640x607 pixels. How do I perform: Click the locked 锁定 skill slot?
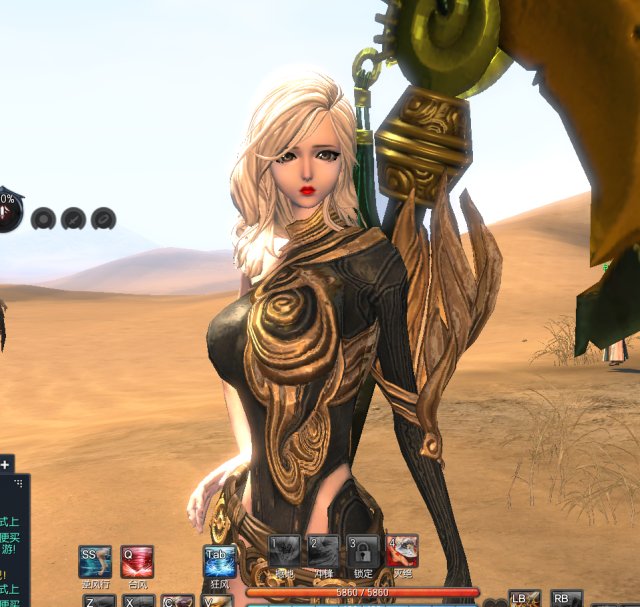point(363,552)
